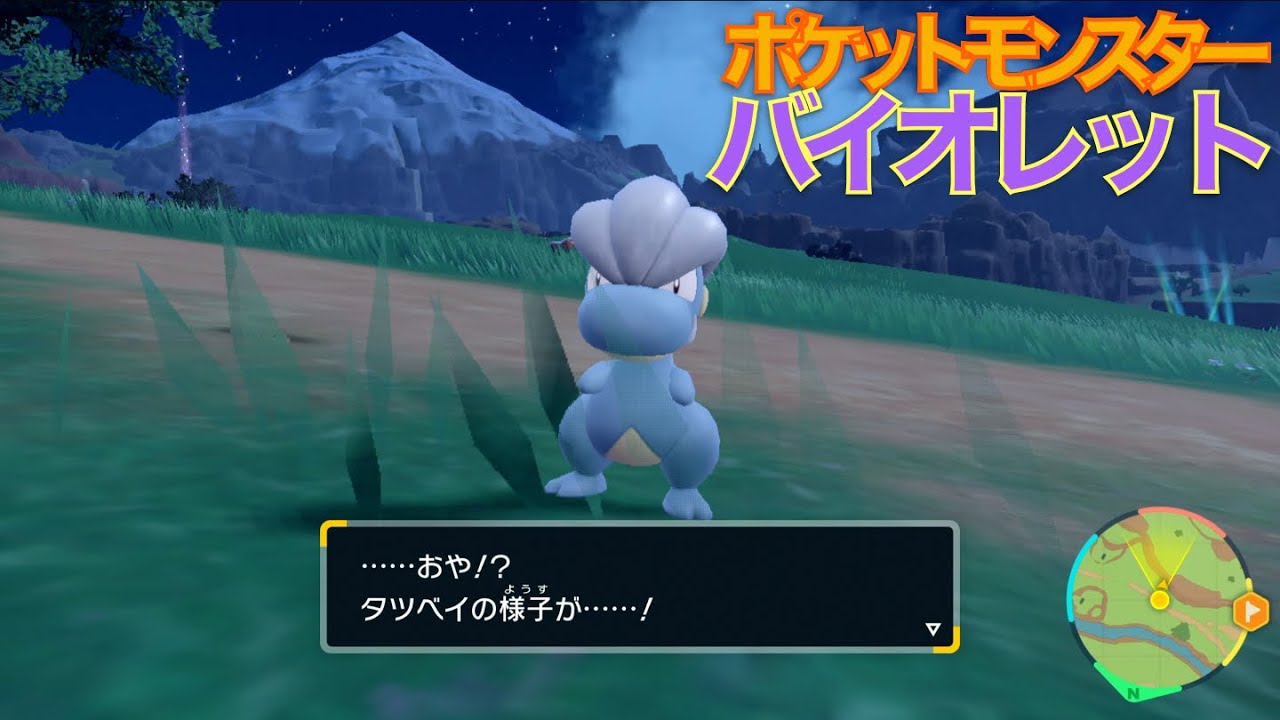The height and width of the screenshot is (720, 1280).
Task: Click the yellow view-cone arrow on the minimap
Action: (1162, 584)
